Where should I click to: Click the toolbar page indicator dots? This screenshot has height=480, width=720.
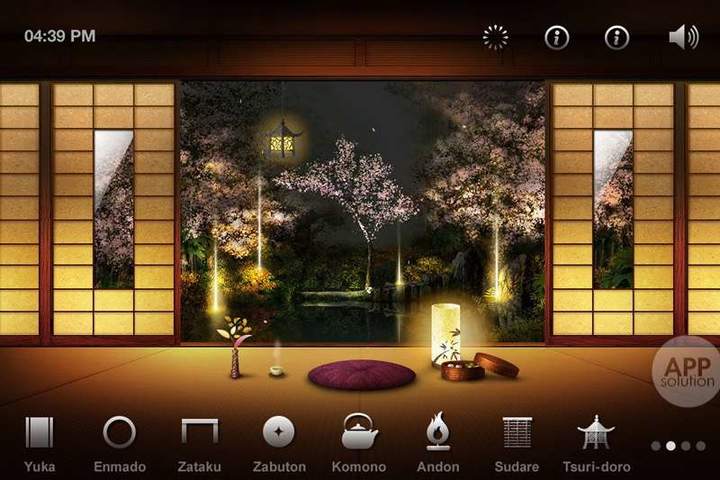point(678,446)
